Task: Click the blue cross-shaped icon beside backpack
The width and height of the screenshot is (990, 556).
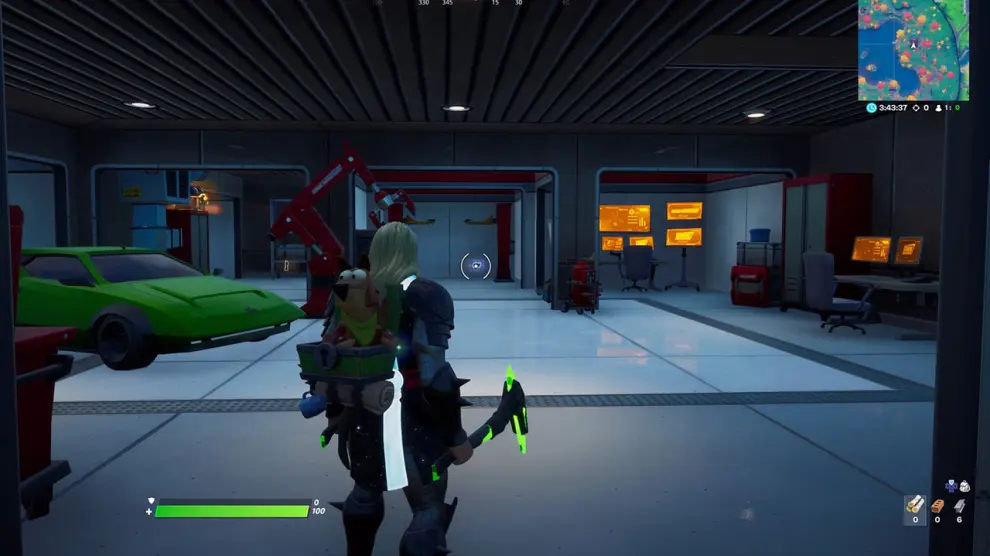Action: (951, 486)
